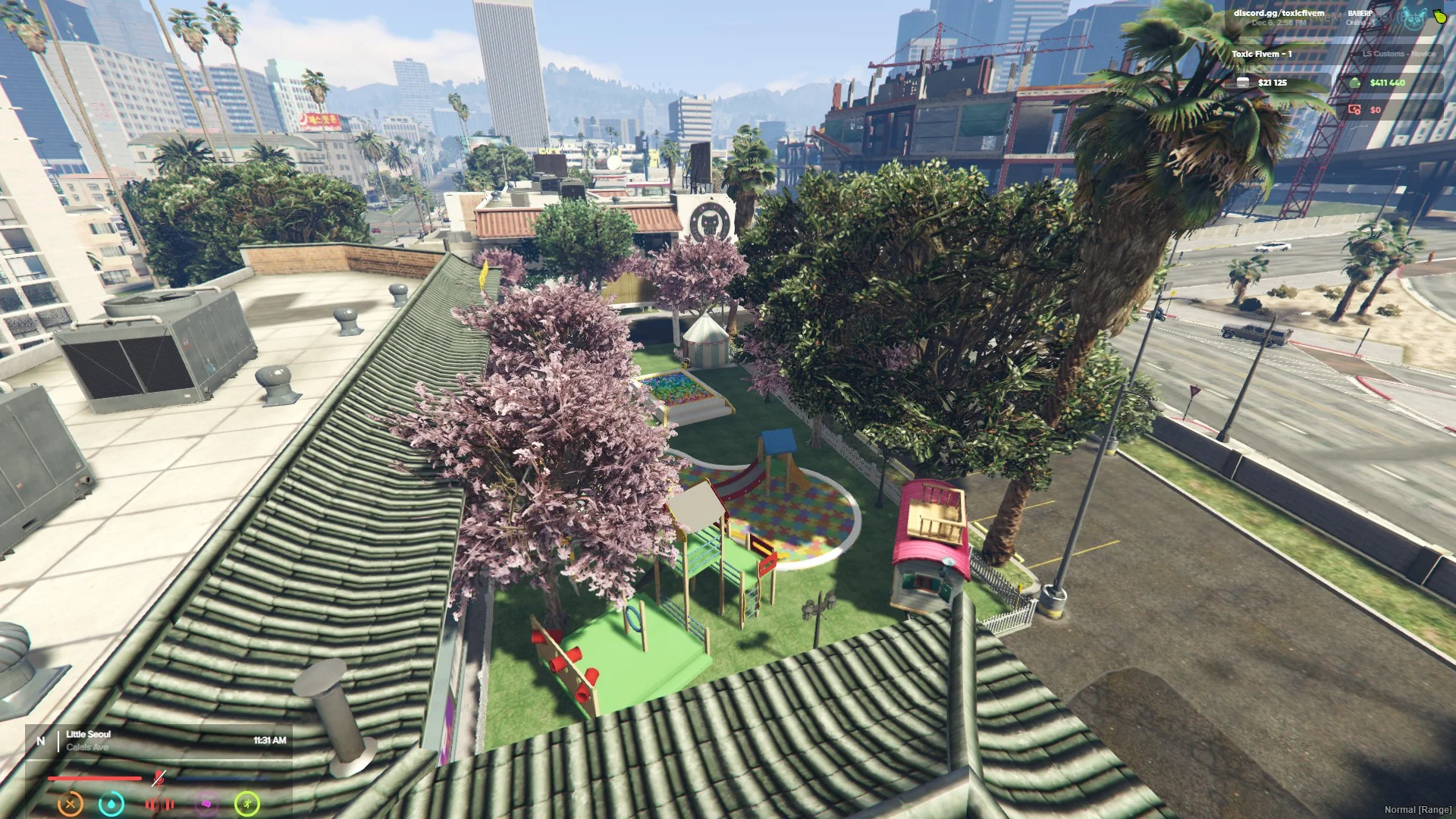Click the cyan cat server logo

pos(1412,17)
